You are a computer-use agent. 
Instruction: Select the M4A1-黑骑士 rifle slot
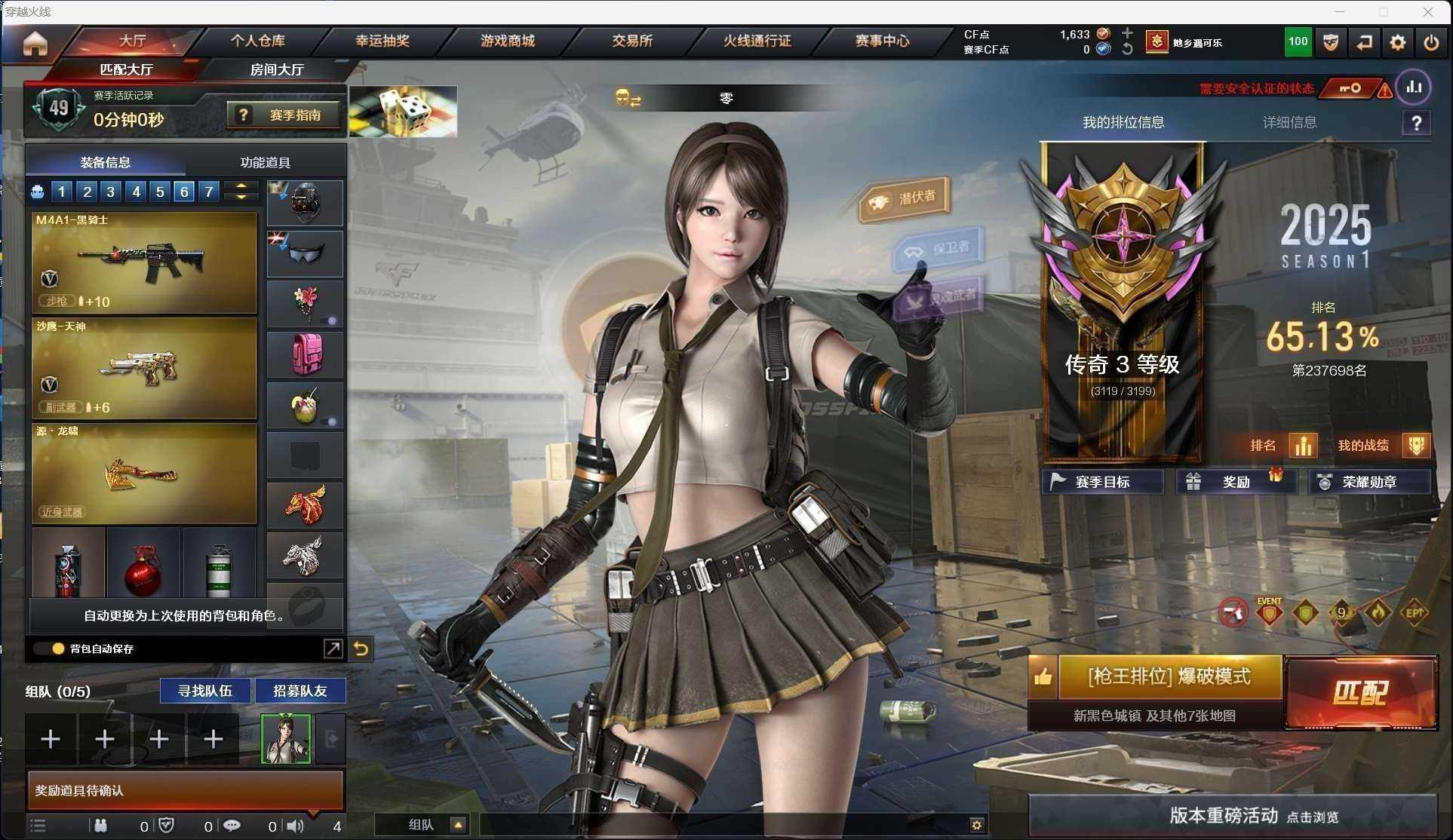144,262
